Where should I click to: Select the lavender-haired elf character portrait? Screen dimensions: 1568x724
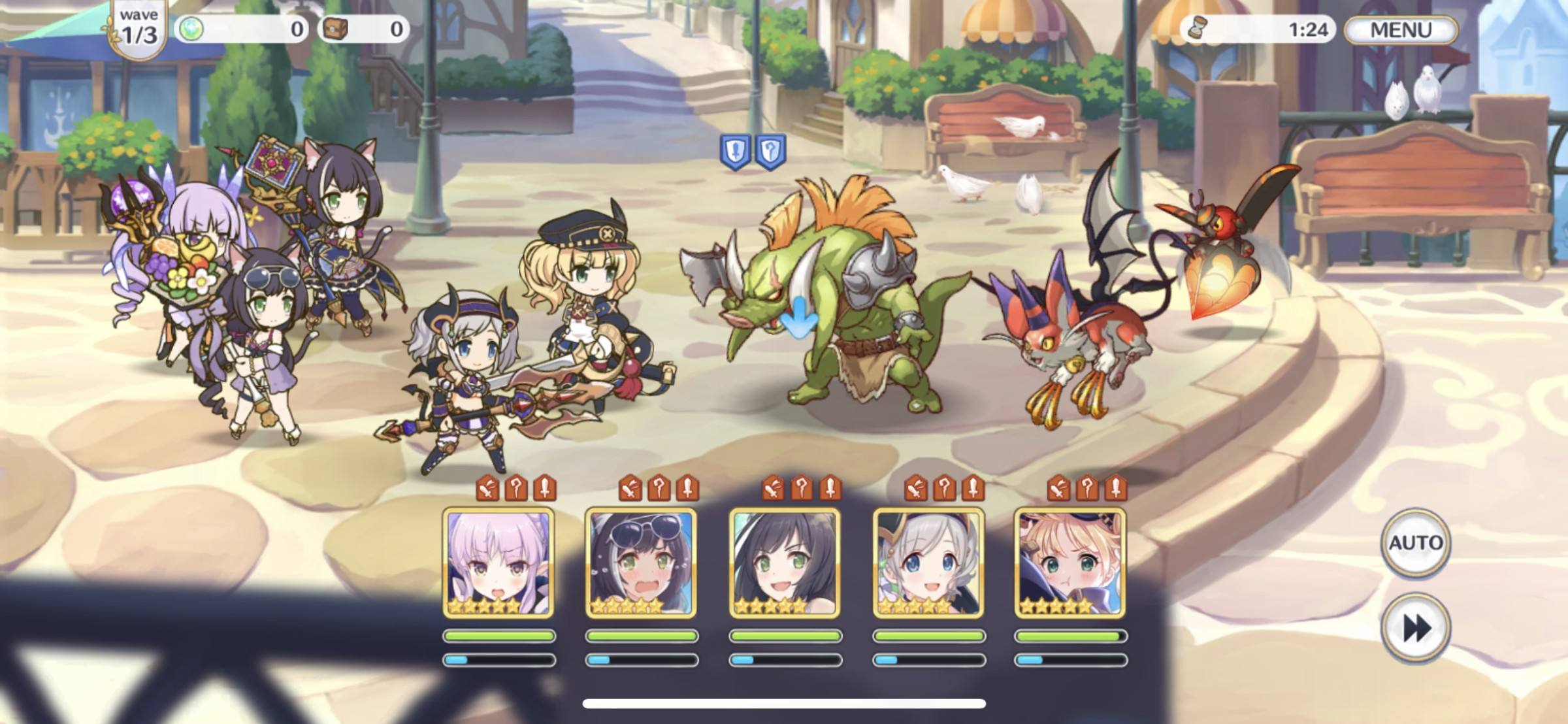498,563
